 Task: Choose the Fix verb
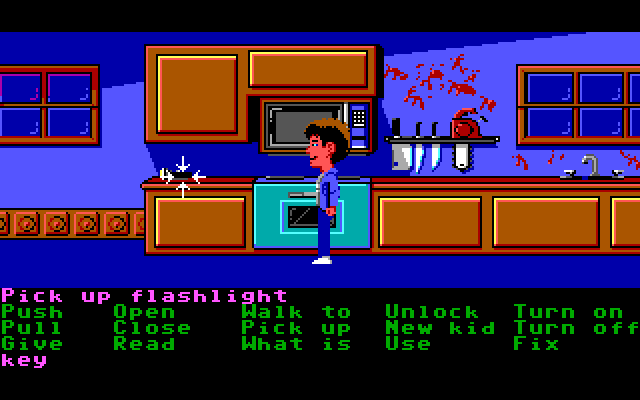(536, 344)
